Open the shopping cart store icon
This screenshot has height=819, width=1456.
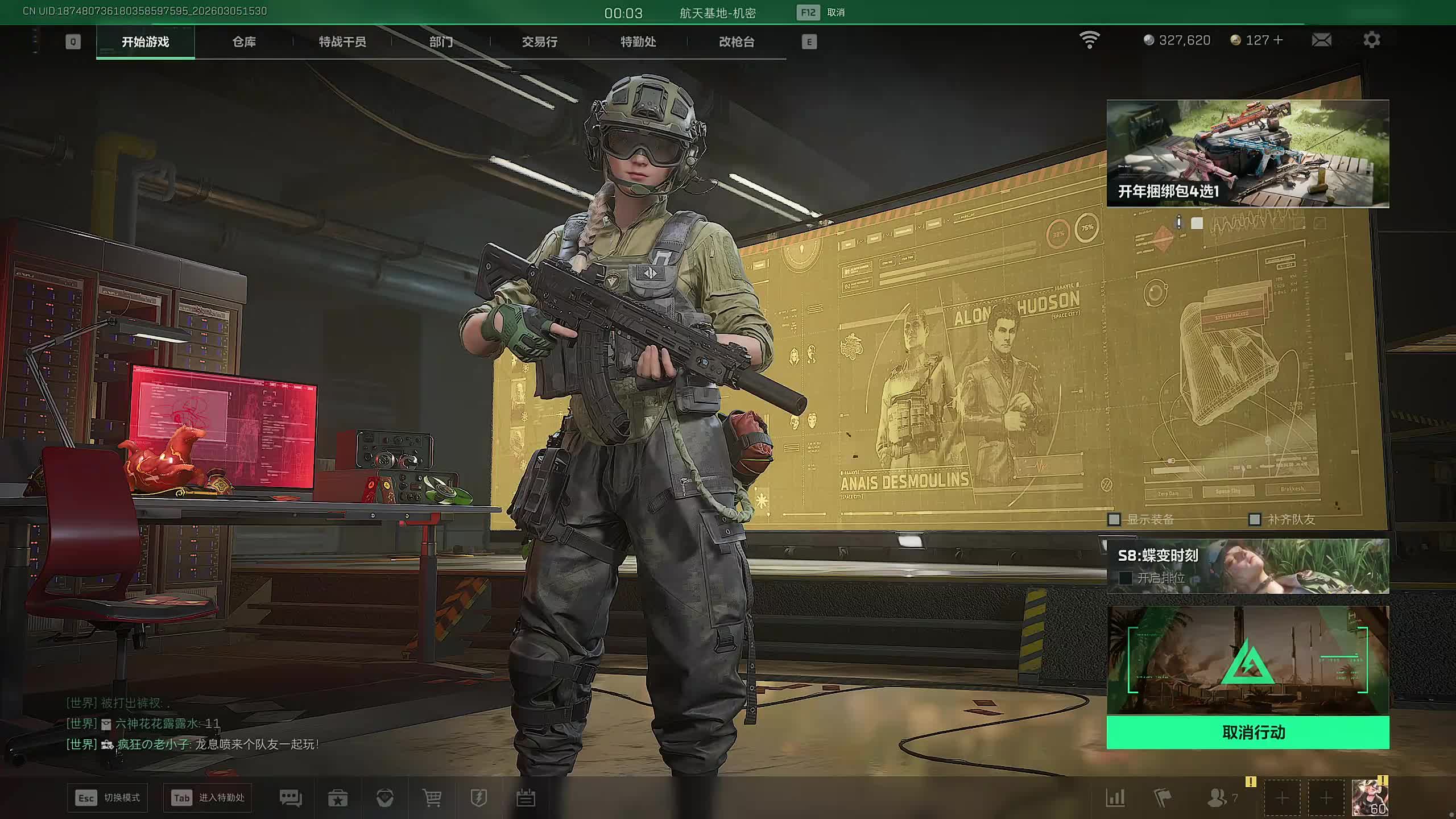click(x=432, y=798)
